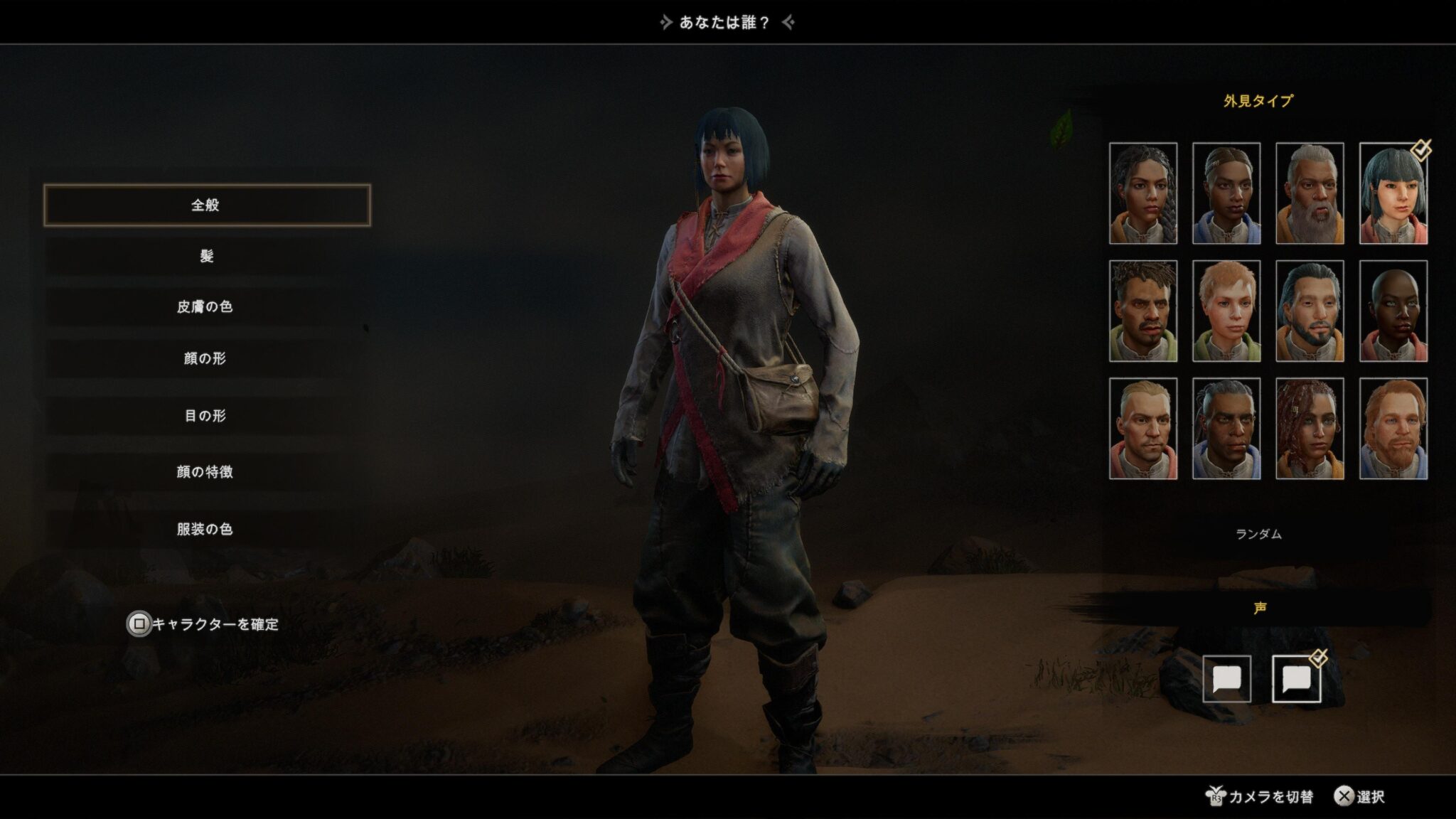Choose the 顔の形 face shape entry
1456x819 pixels.
coord(205,358)
